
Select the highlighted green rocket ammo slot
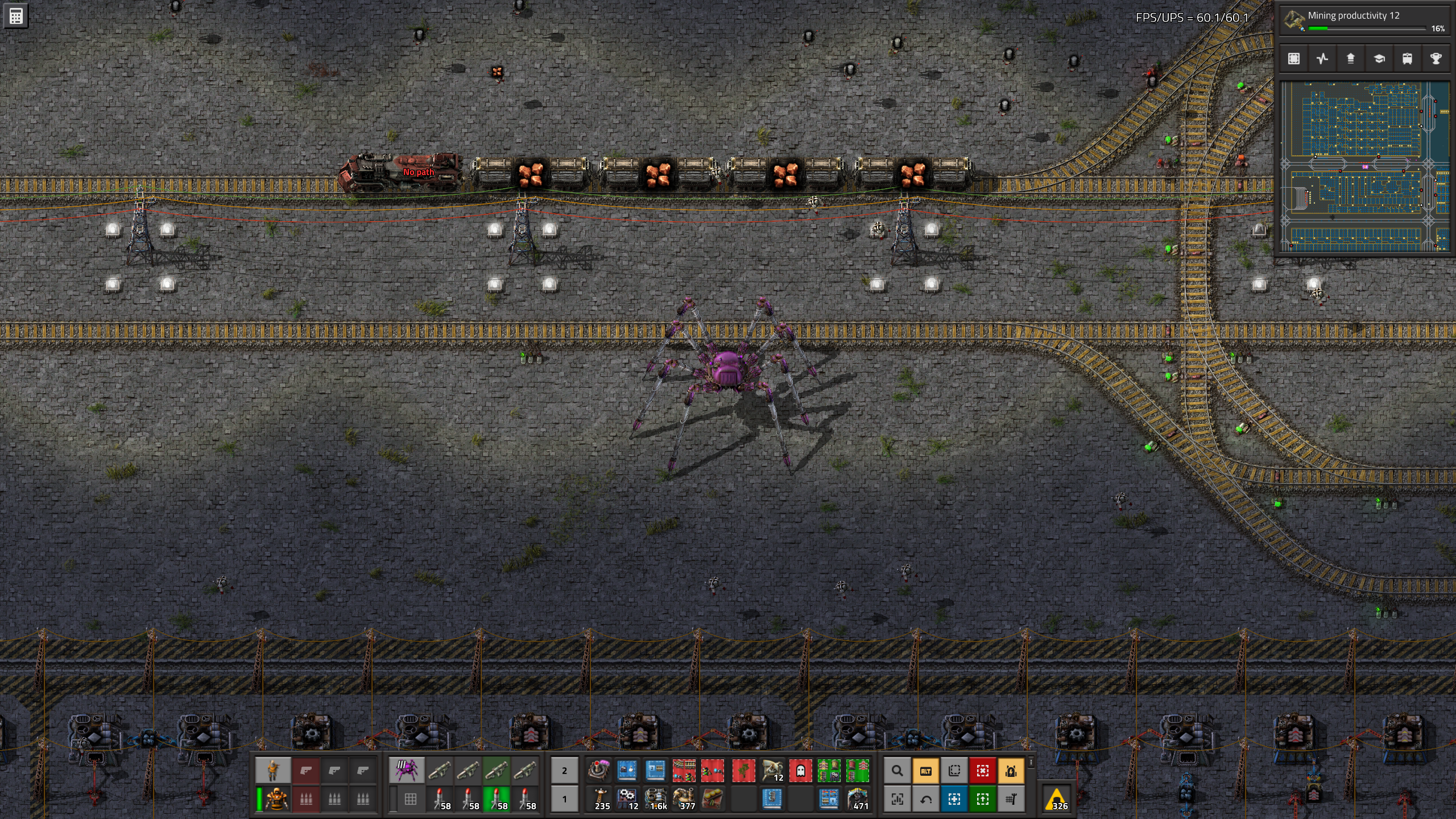496,799
